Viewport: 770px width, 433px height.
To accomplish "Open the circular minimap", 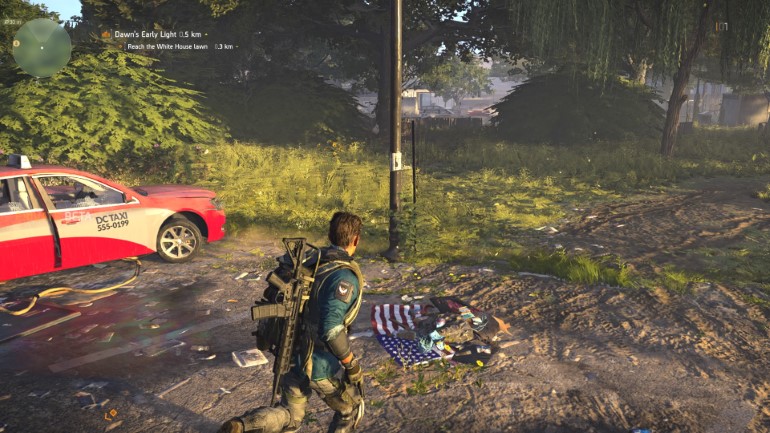I will pyautogui.click(x=41, y=47).
